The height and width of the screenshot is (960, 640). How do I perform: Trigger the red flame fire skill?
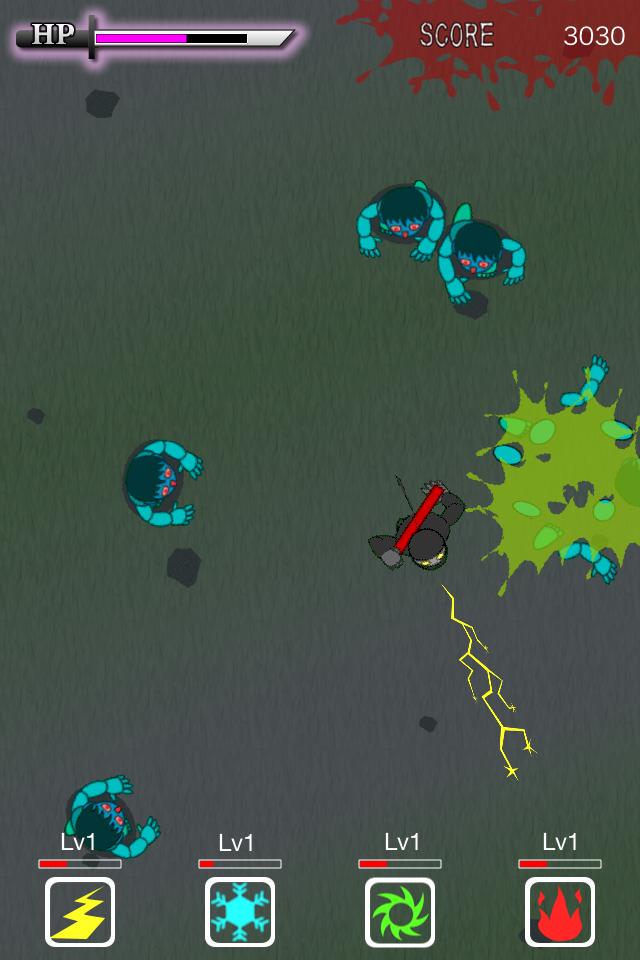560,911
